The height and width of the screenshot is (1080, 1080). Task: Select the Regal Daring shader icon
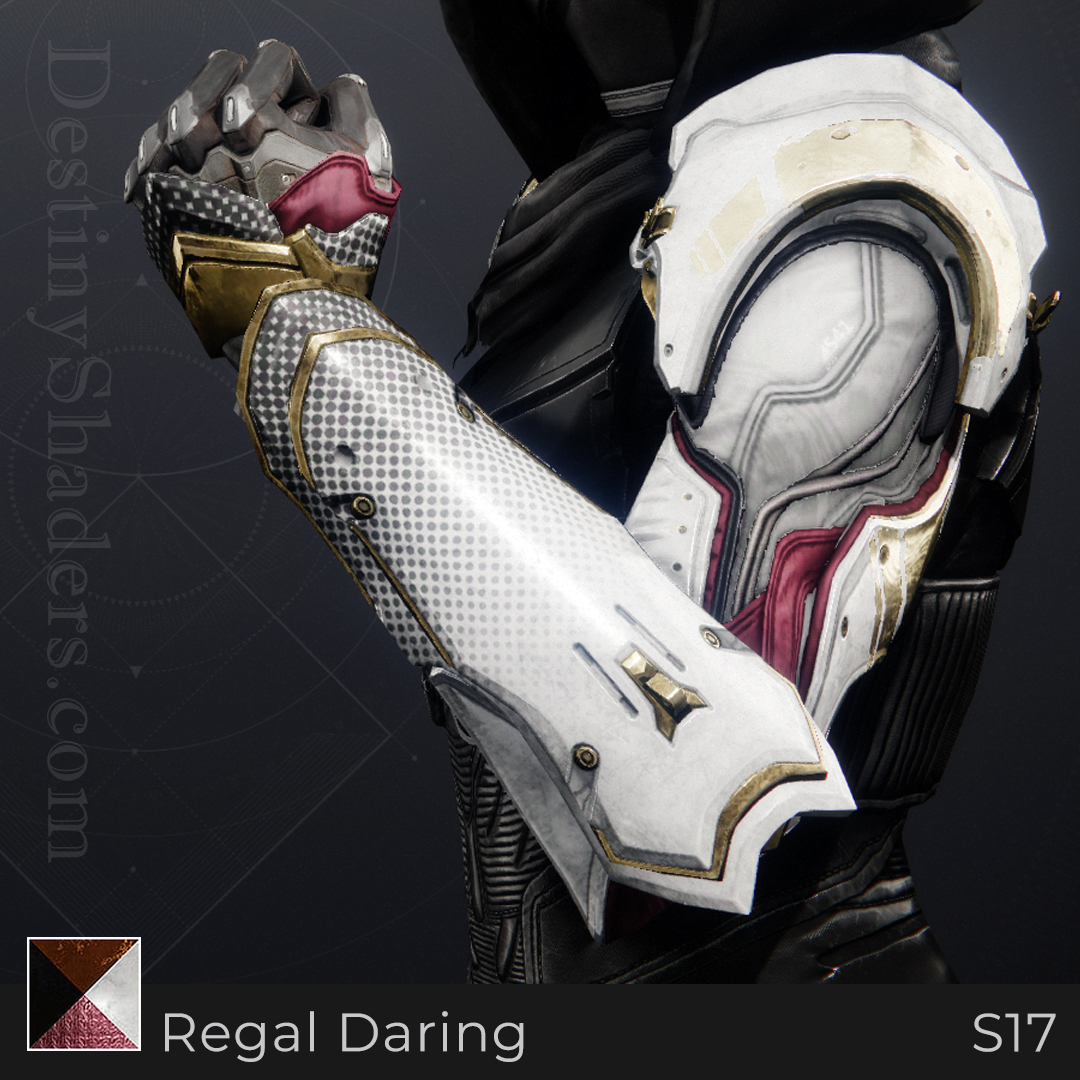tap(84, 993)
